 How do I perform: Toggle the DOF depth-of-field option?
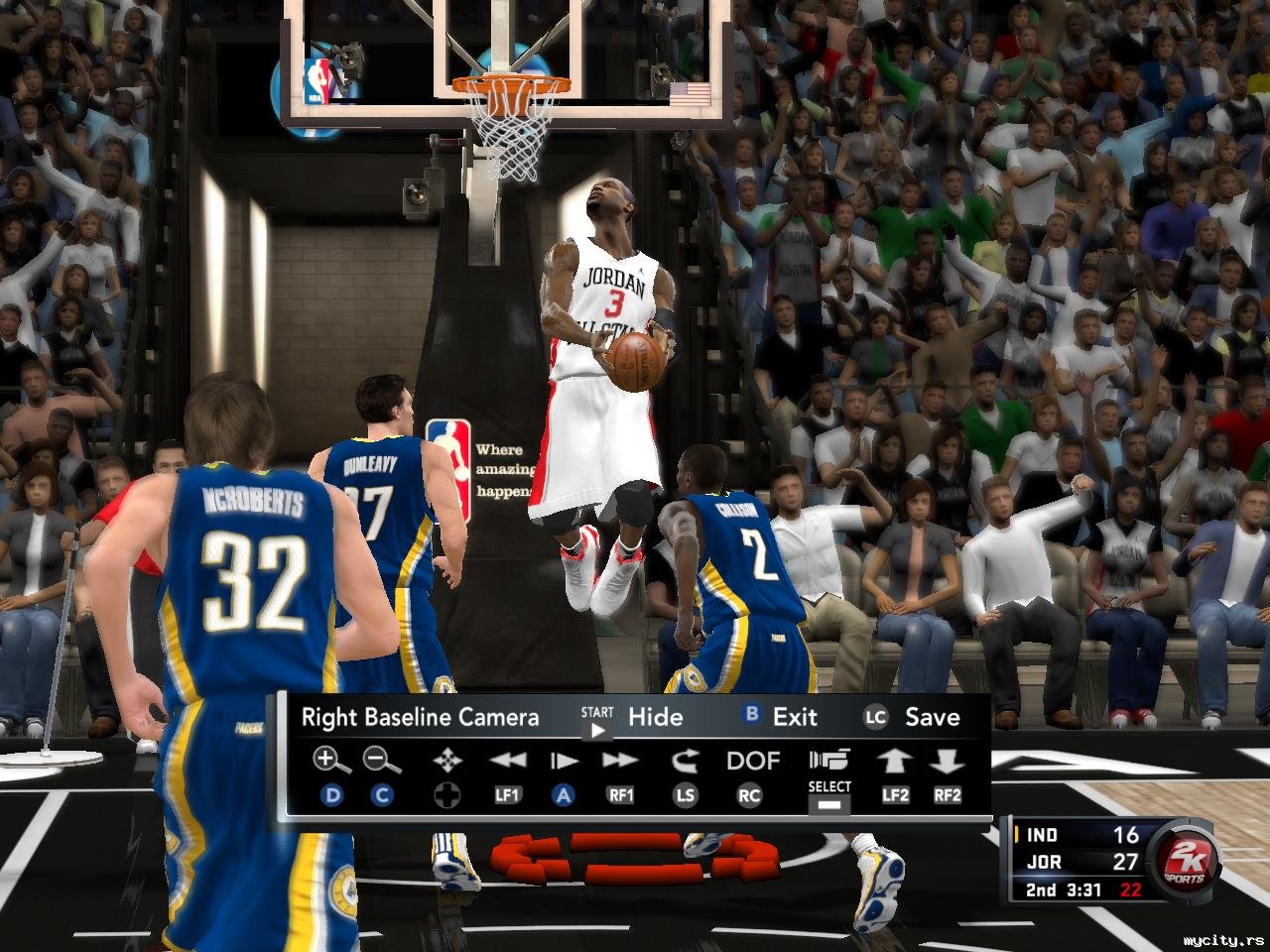click(753, 761)
